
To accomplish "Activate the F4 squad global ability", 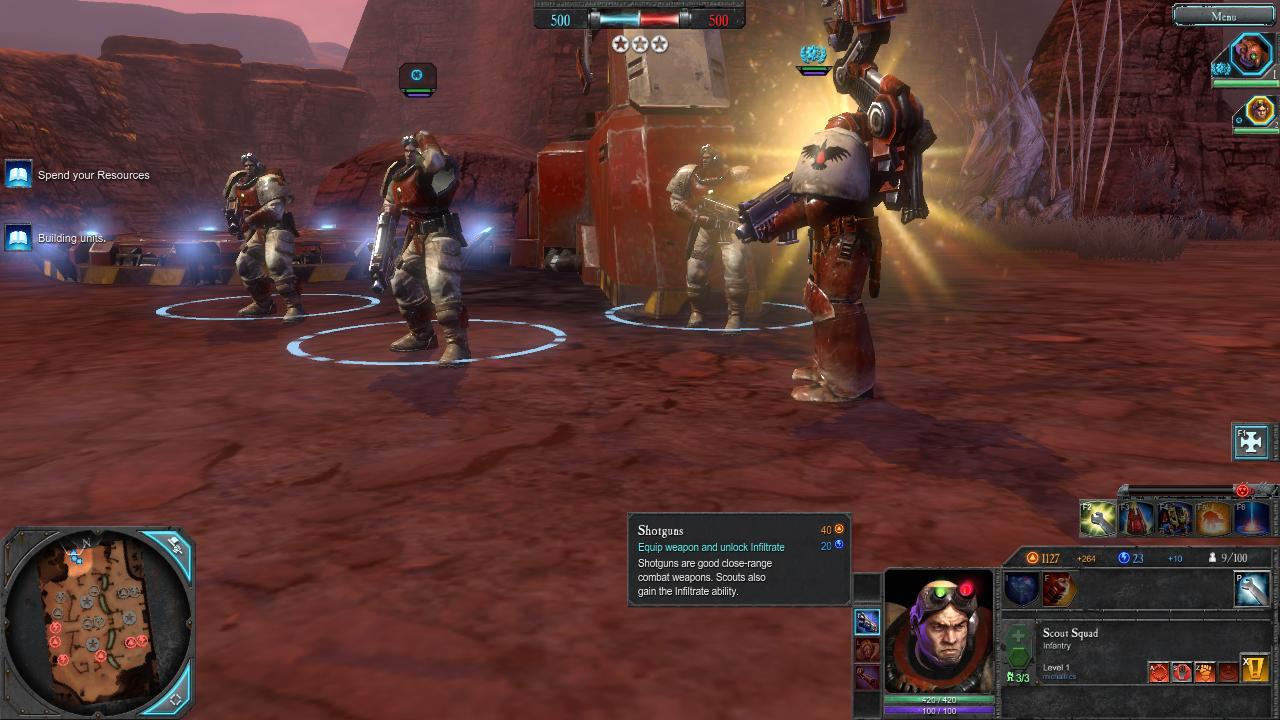I will coord(1175,518).
